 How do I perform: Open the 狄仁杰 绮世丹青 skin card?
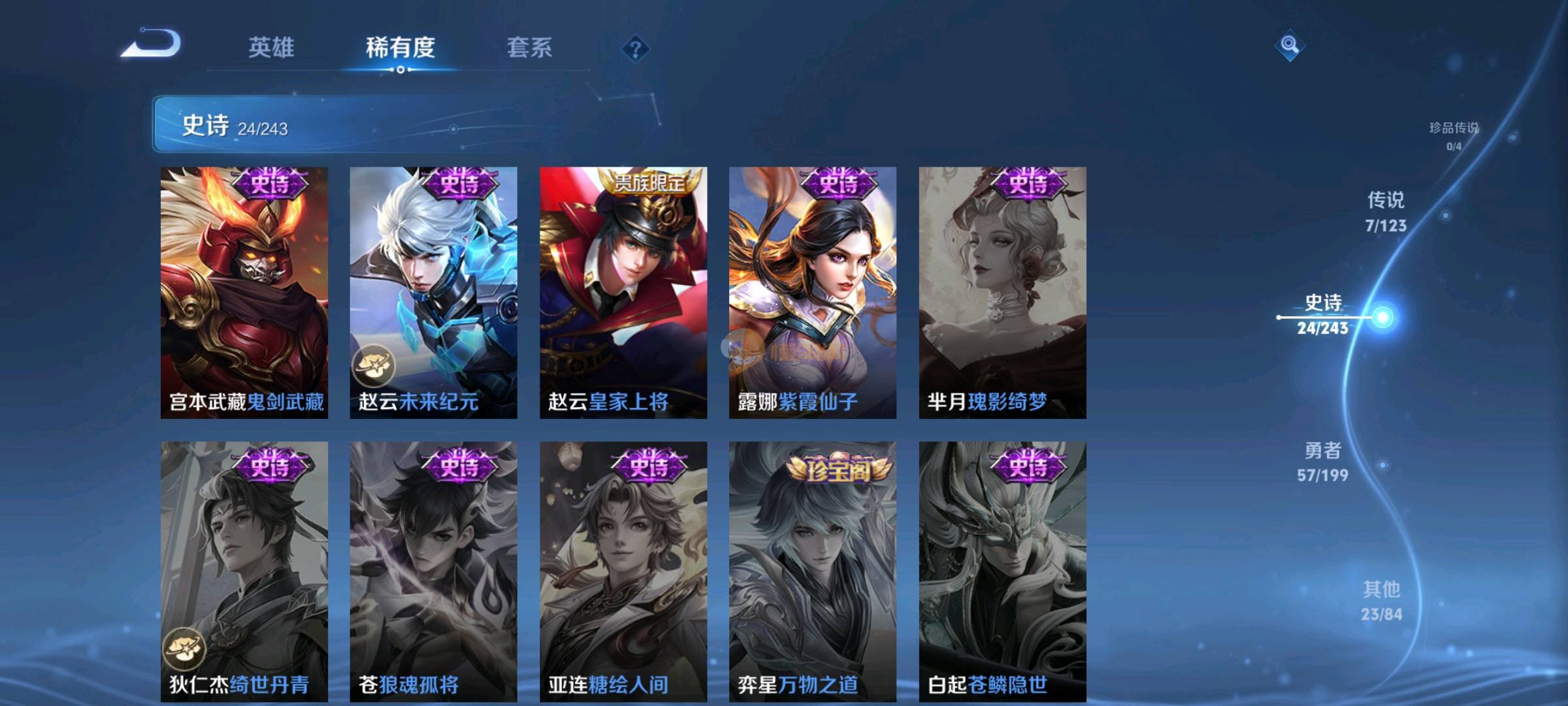(244, 571)
